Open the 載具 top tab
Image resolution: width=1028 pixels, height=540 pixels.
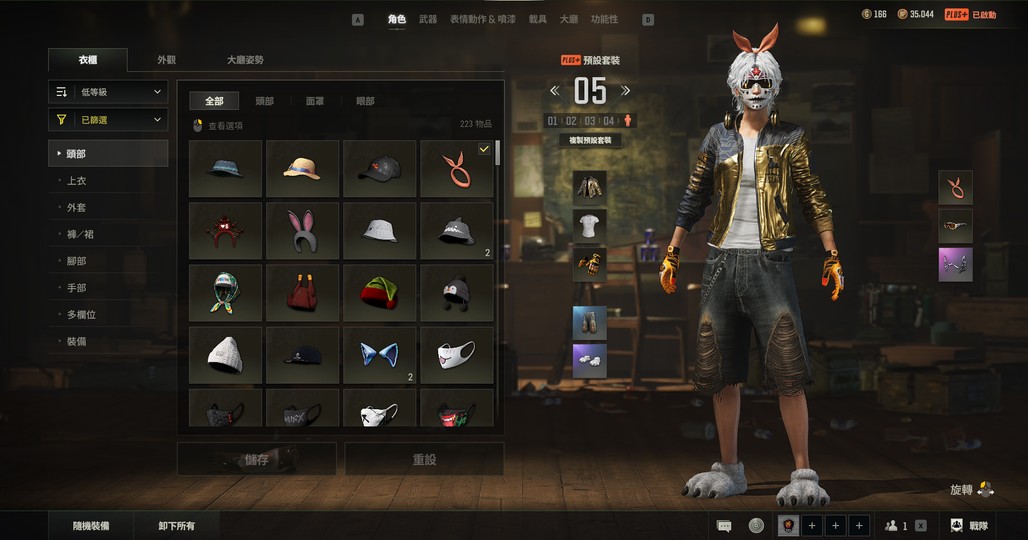537,19
